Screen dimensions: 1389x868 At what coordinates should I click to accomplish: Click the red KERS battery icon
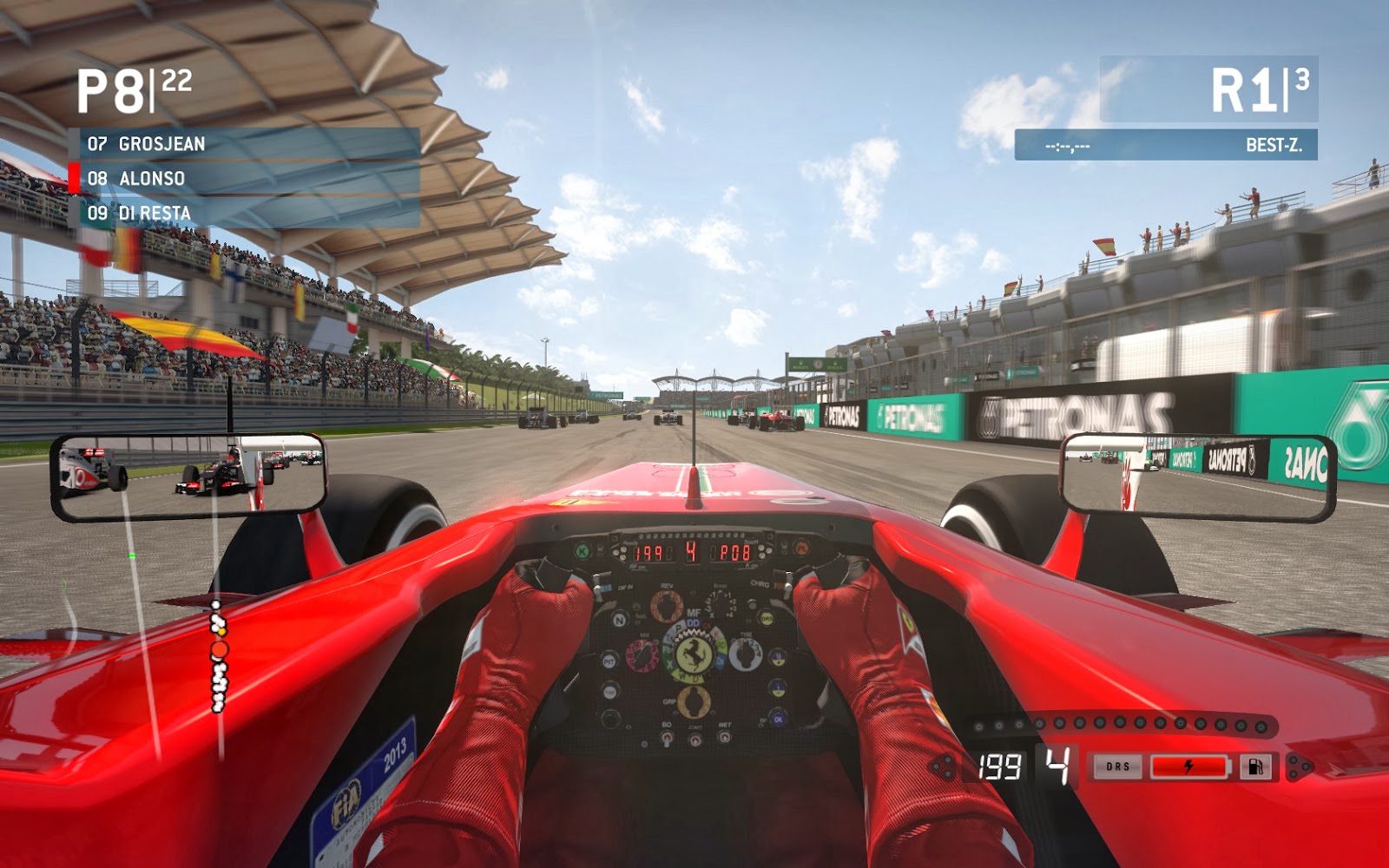[x=1189, y=767]
